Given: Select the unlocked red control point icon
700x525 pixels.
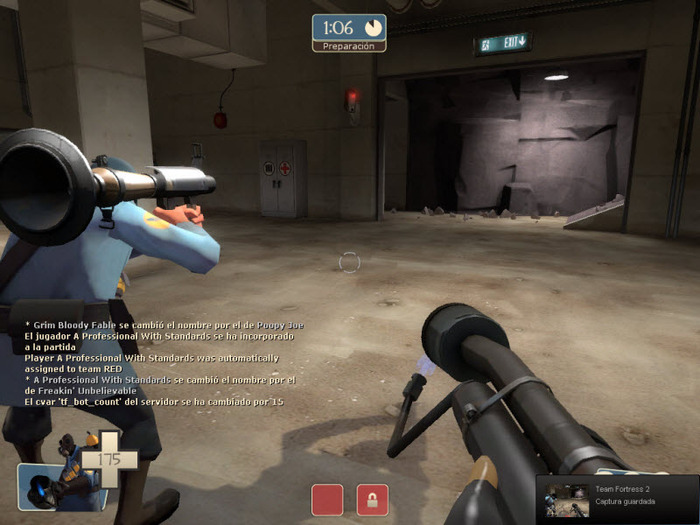Looking at the screenshot, I should 327,499.
